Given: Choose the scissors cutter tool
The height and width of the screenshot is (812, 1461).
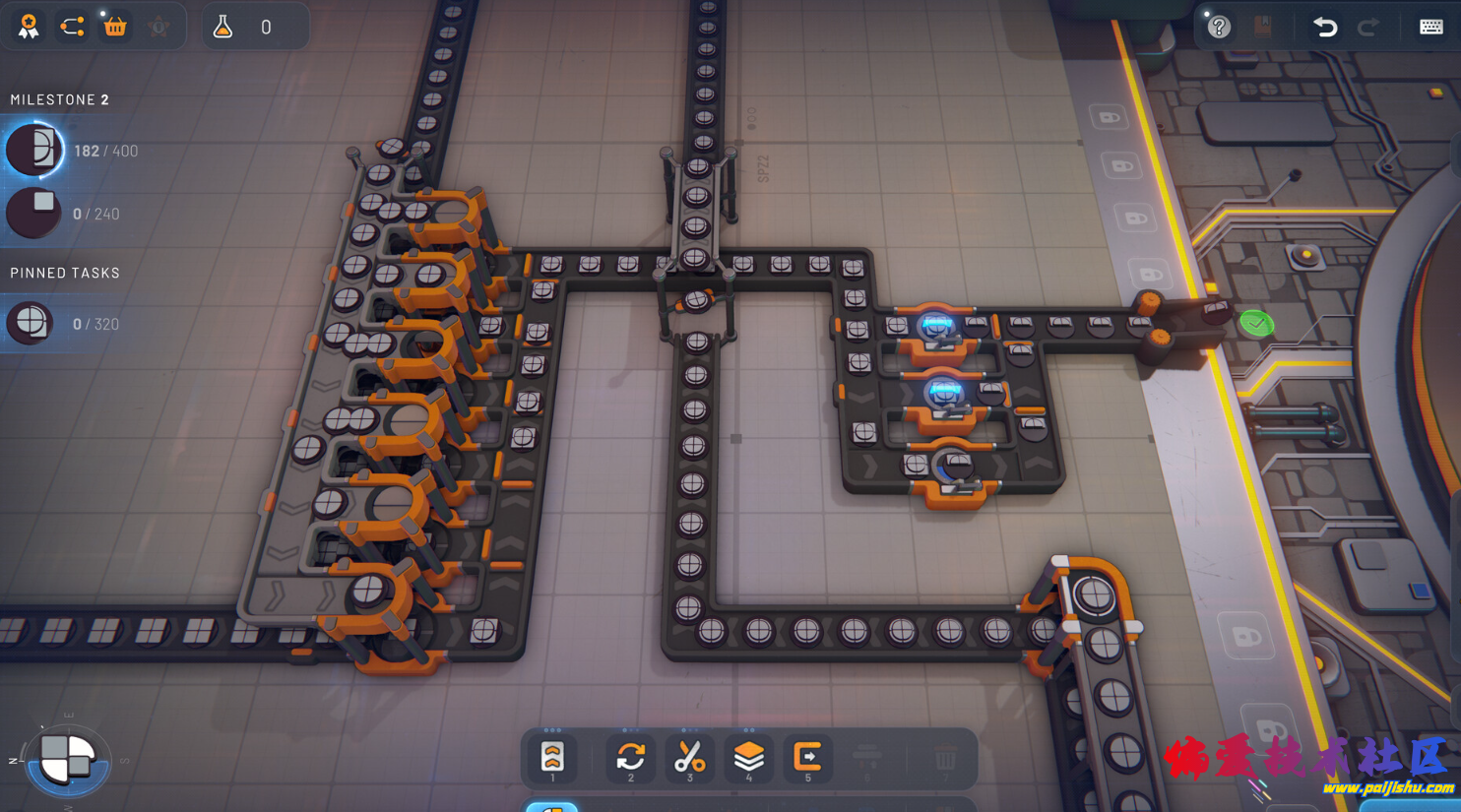Looking at the screenshot, I should [689, 757].
